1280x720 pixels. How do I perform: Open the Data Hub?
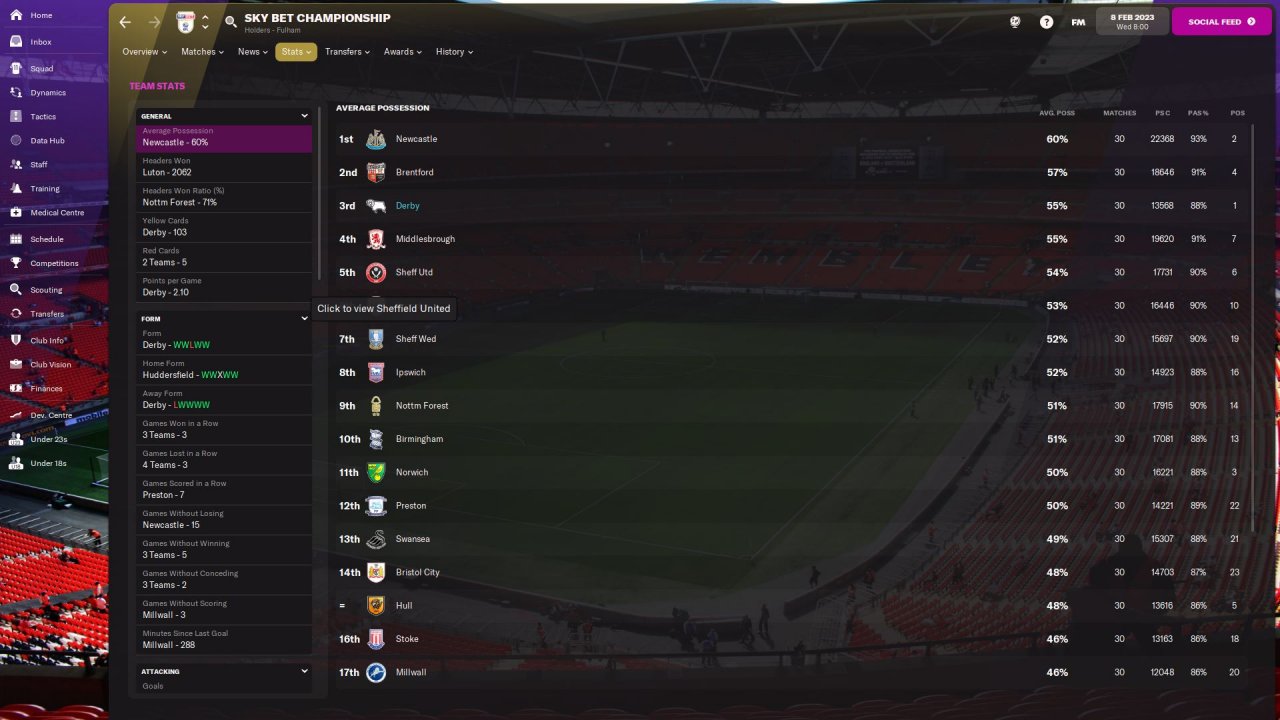(x=47, y=141)
